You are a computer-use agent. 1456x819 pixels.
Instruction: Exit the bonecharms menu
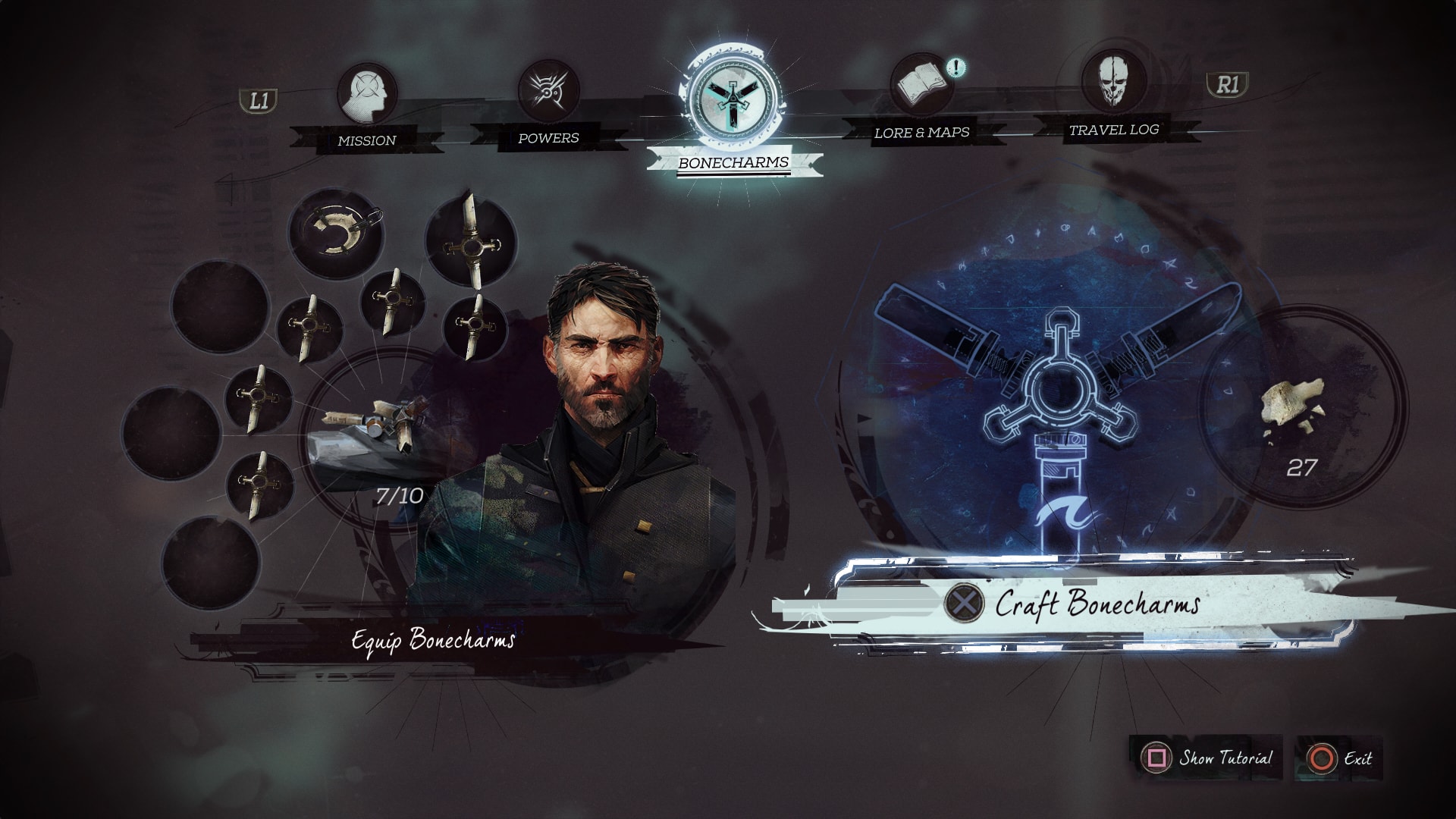[x=1341, y=758]
